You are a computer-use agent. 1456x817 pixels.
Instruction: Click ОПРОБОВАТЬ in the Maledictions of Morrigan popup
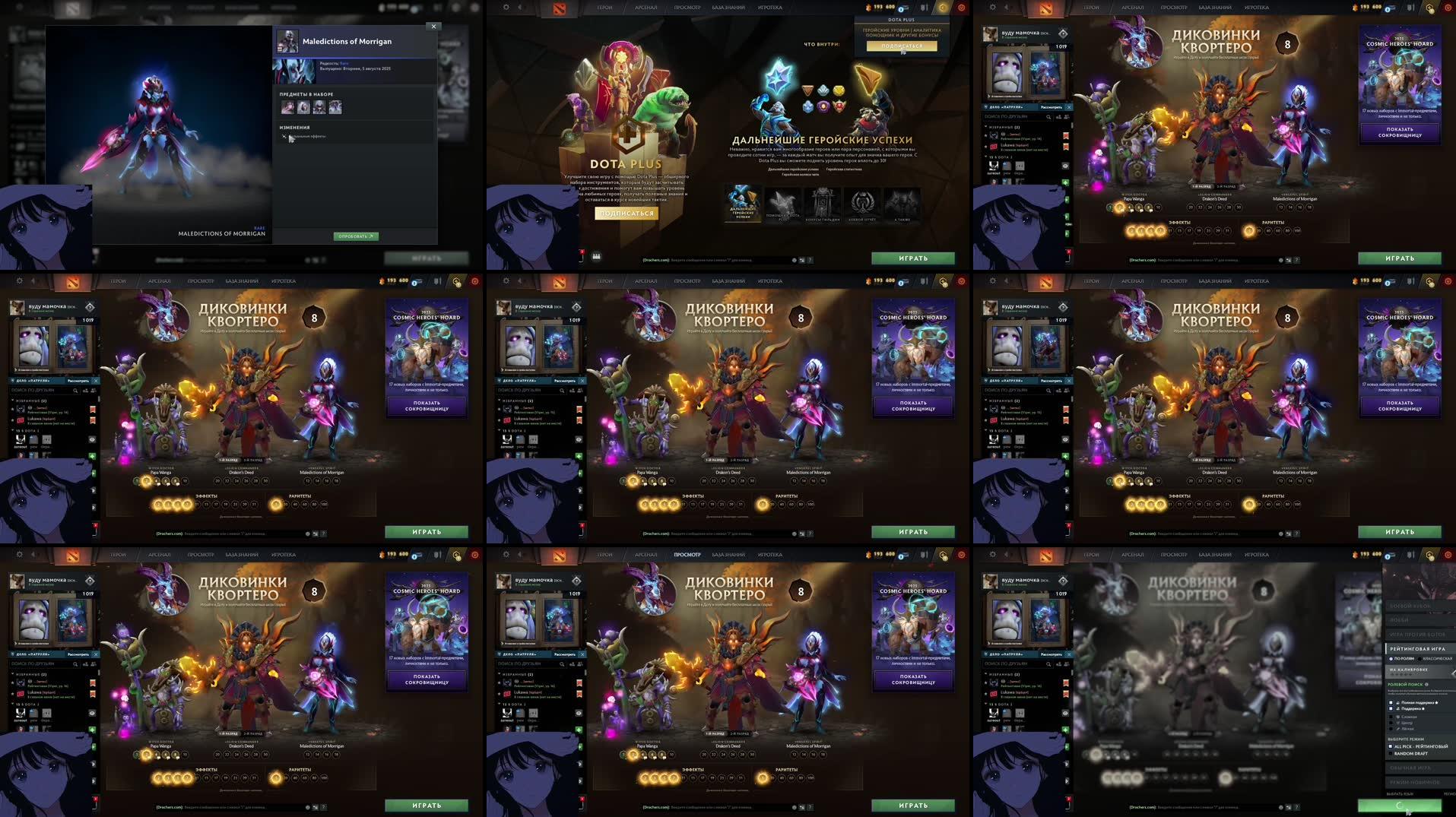click(357, 236)
